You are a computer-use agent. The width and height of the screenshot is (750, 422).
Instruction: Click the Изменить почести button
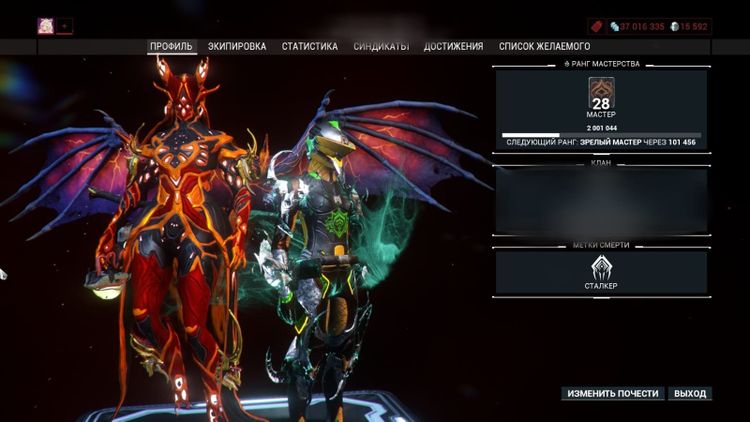click(612, 393)
